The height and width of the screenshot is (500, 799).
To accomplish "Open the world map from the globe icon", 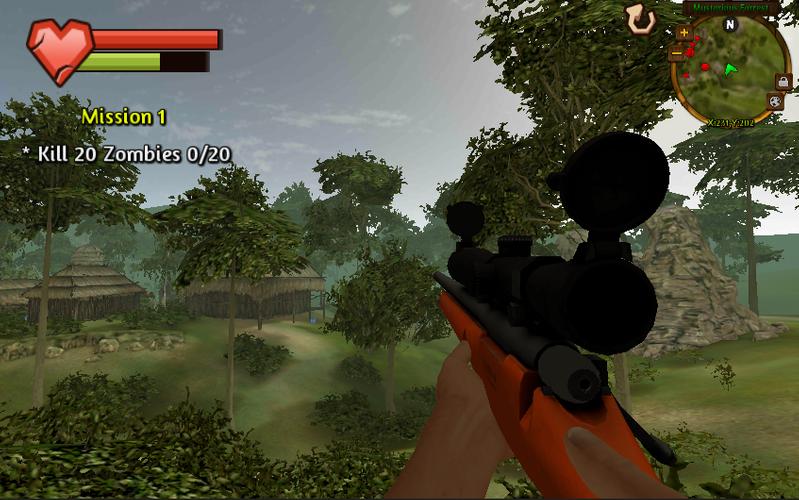I will click(x=774, y=100).
